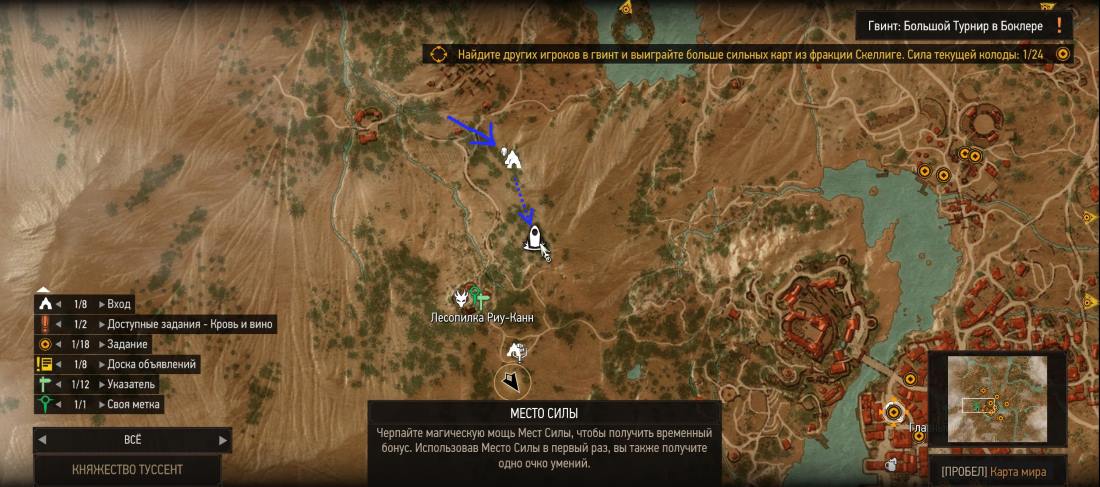Select the green signpost at Лесопилка Риу-Канн

point(482,296)
